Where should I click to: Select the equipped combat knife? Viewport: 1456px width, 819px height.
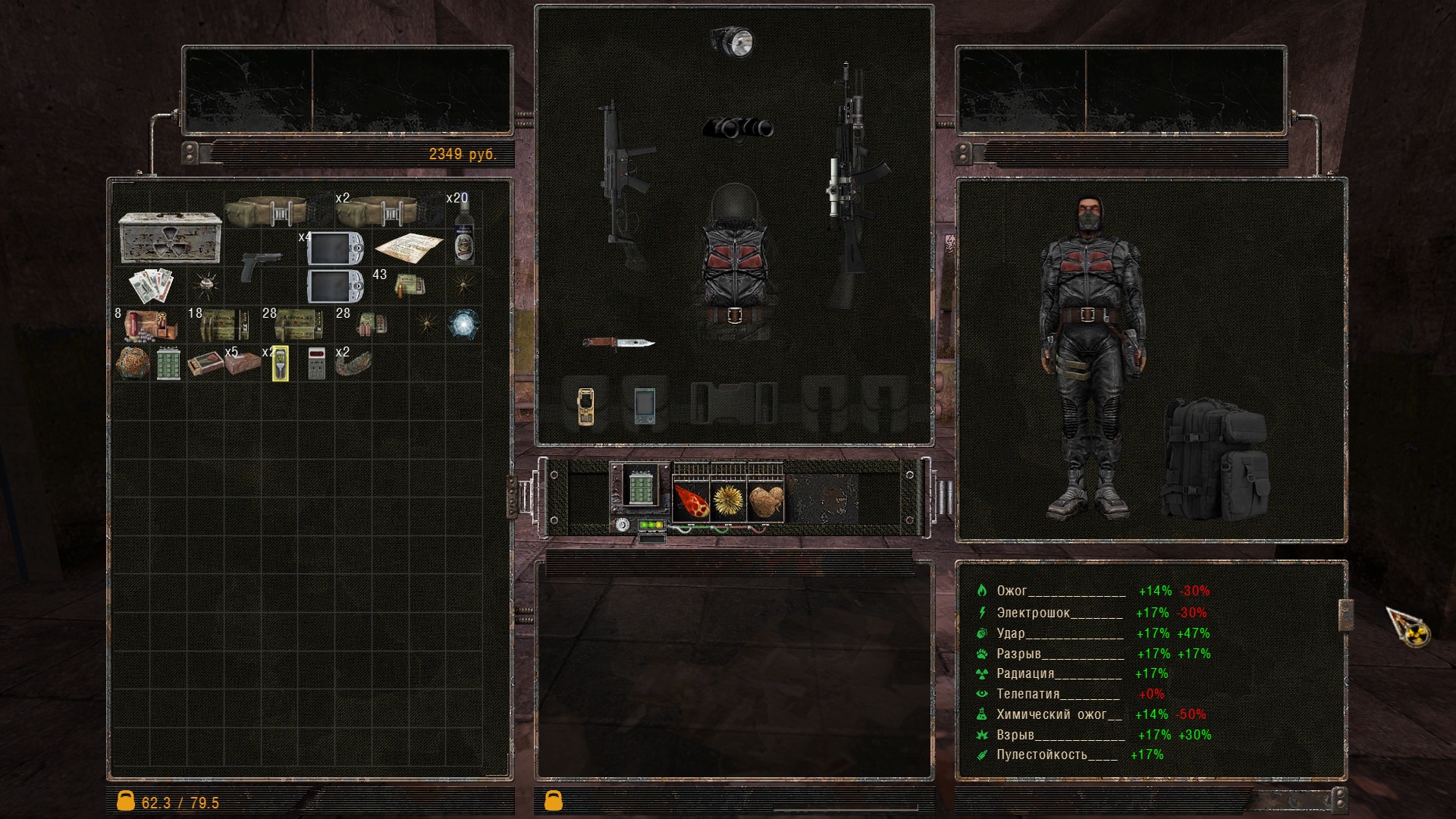pos(618,343)
